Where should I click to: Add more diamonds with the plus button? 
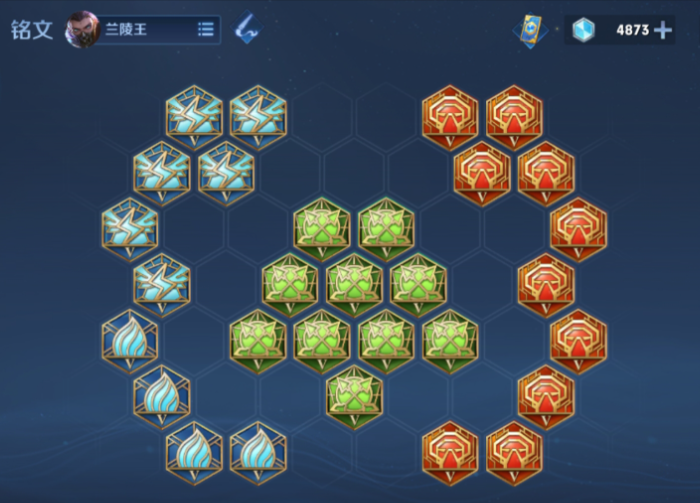(663, 30)
